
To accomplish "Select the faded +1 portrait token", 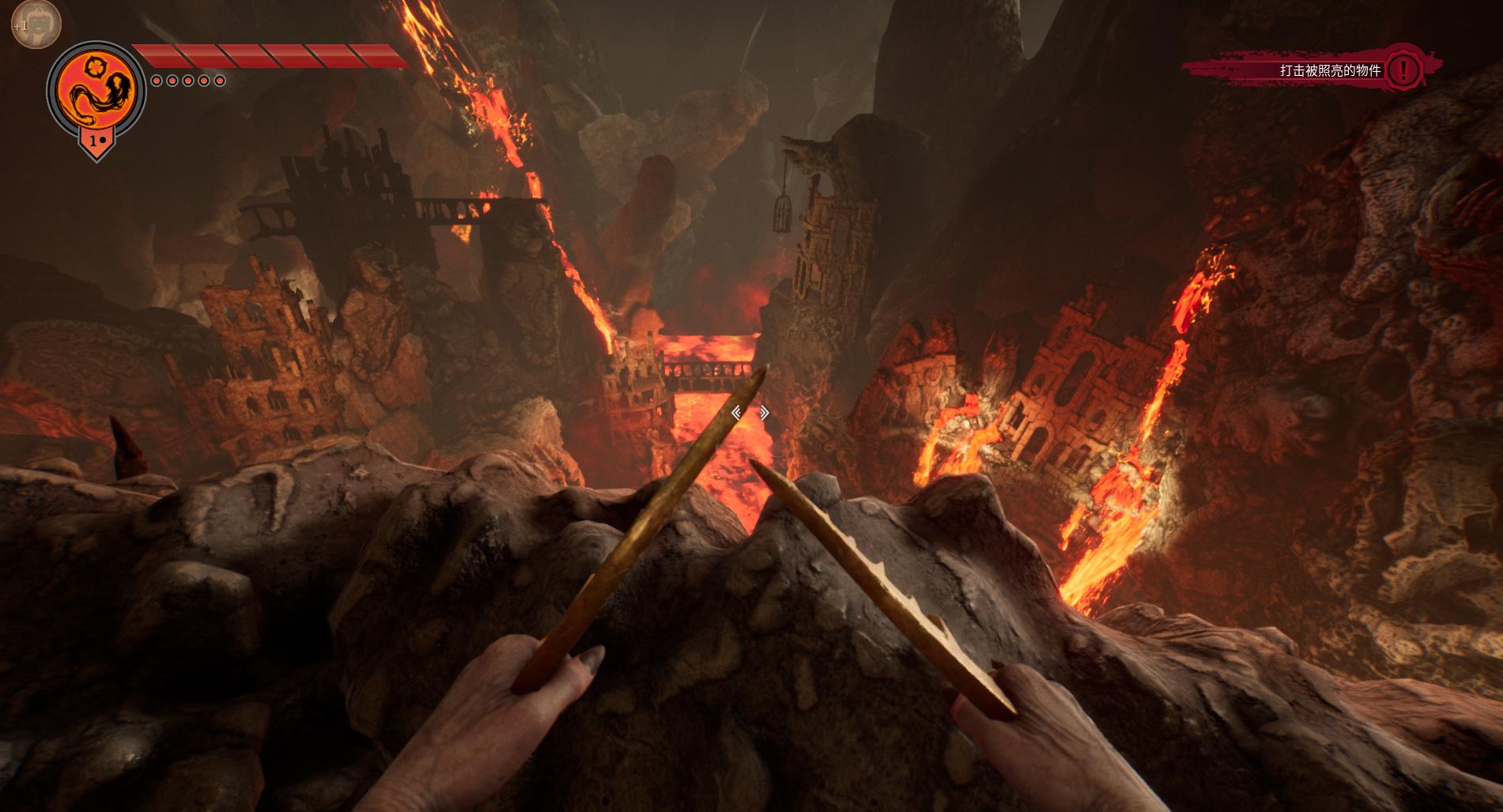I will pyautogui.click(x=35, y=24).
